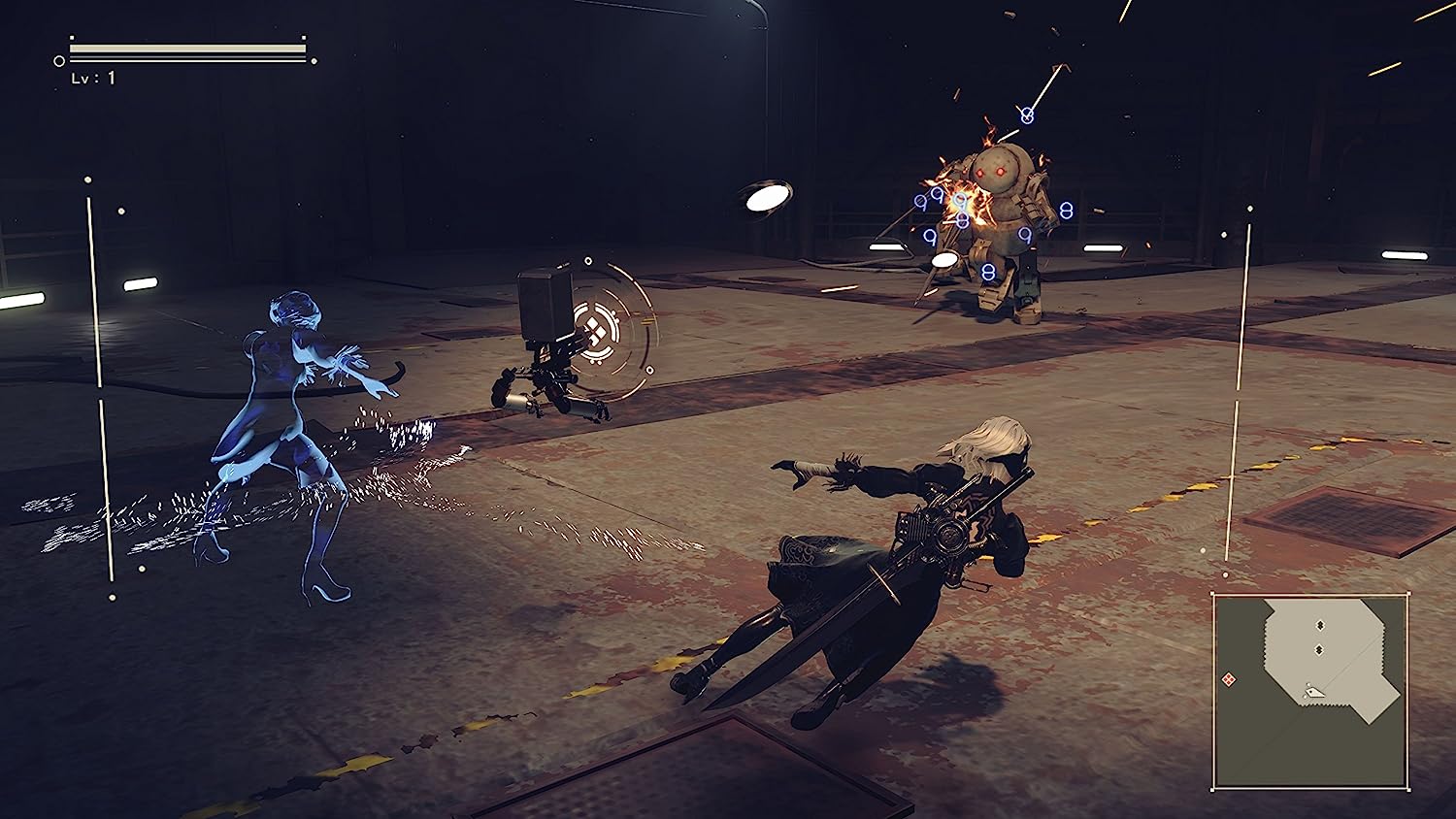
Task: Select the red enemy marker on the minimap
Action: [x=1229, y=679]
